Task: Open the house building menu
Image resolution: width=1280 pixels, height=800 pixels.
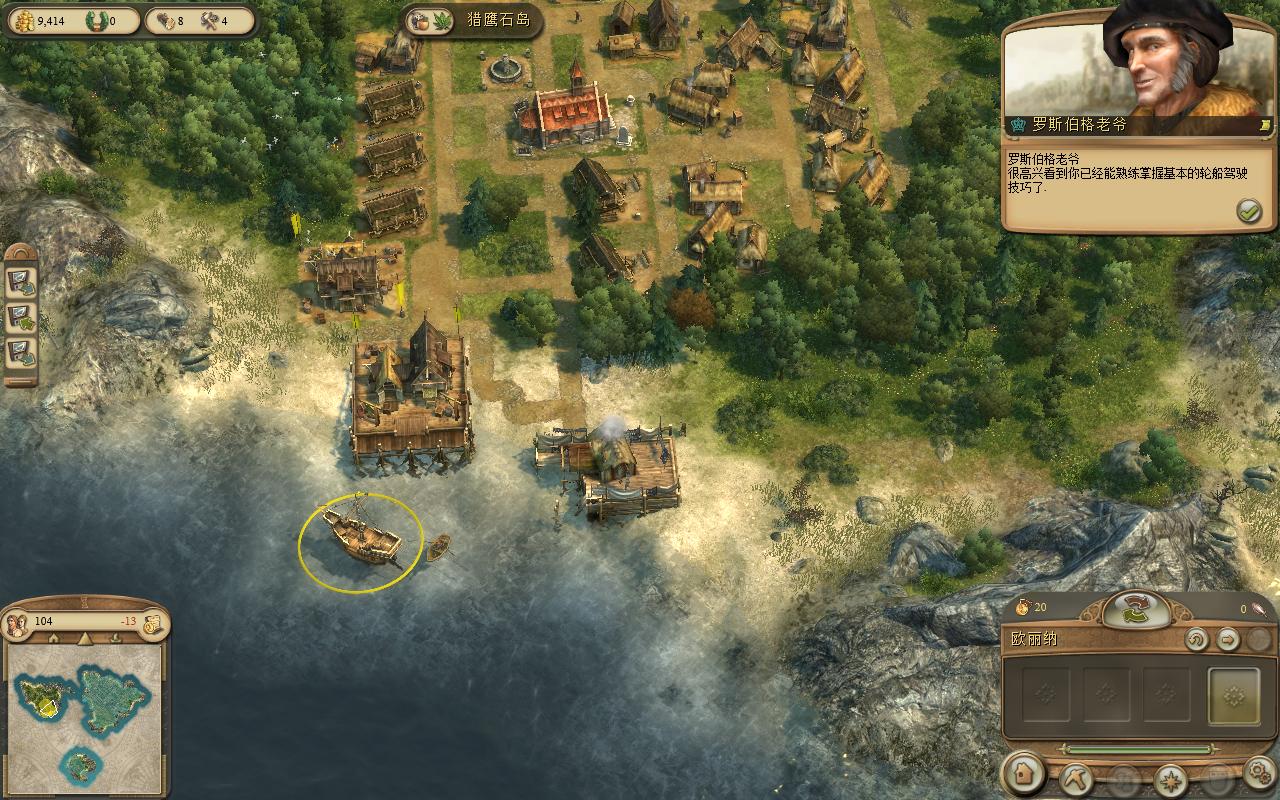Action: point(1023,775)
